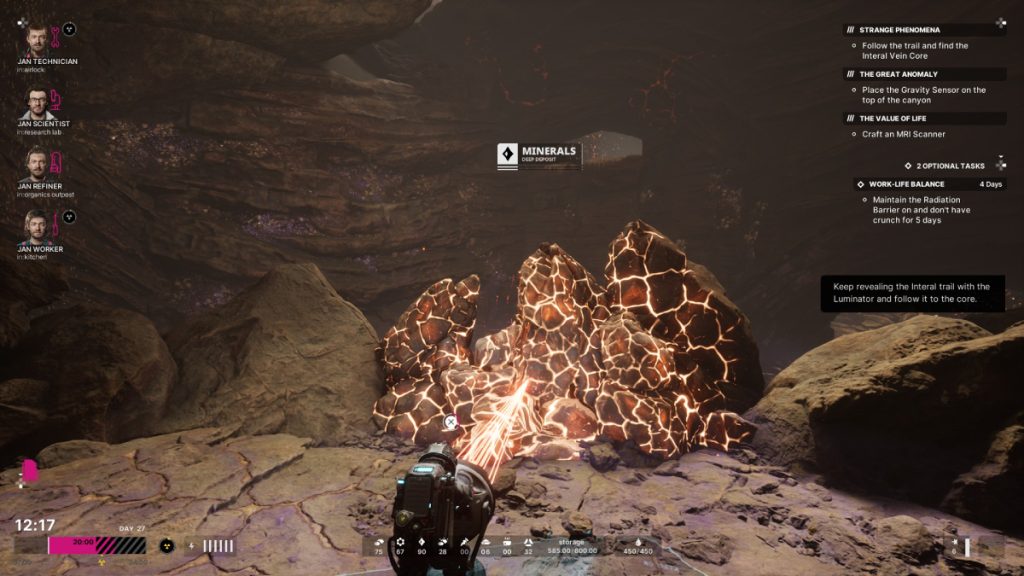Select Jan Scientist's portrait
This screenshot has height=576, width=1024.
[x=36, y=103]
